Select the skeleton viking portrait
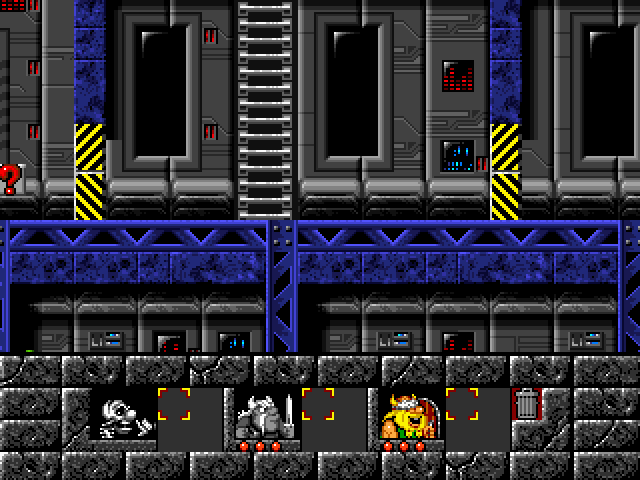640x480 pixels. pyautogui.click(x=125, y=416)
